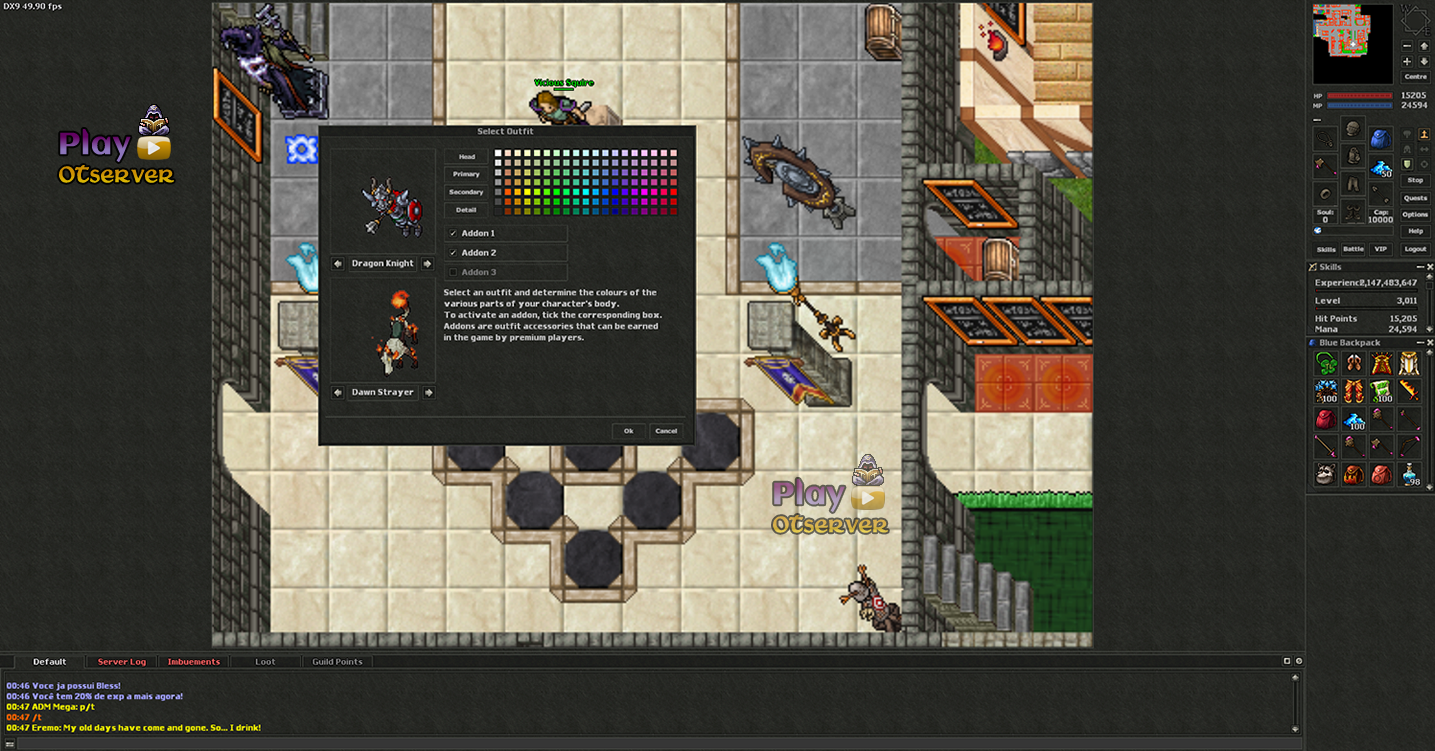Untick the Addon 1 checkbox
Screen dimensions: 1435x751
click(x=453, y=233)
